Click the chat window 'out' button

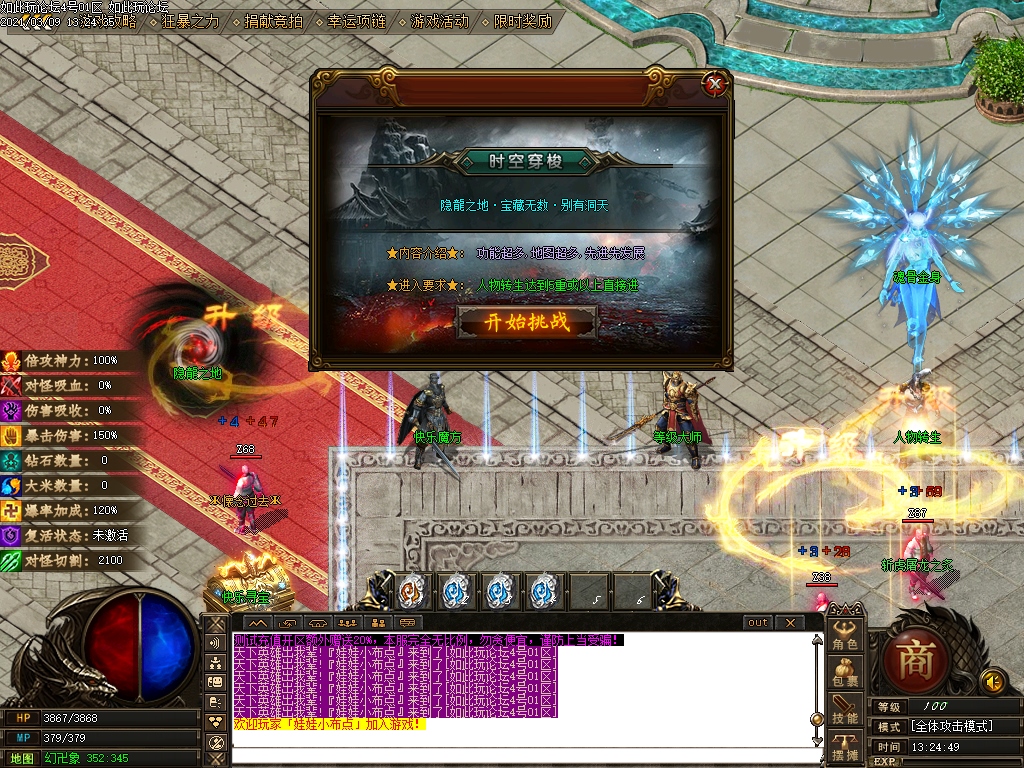click(x=758, y=623)
